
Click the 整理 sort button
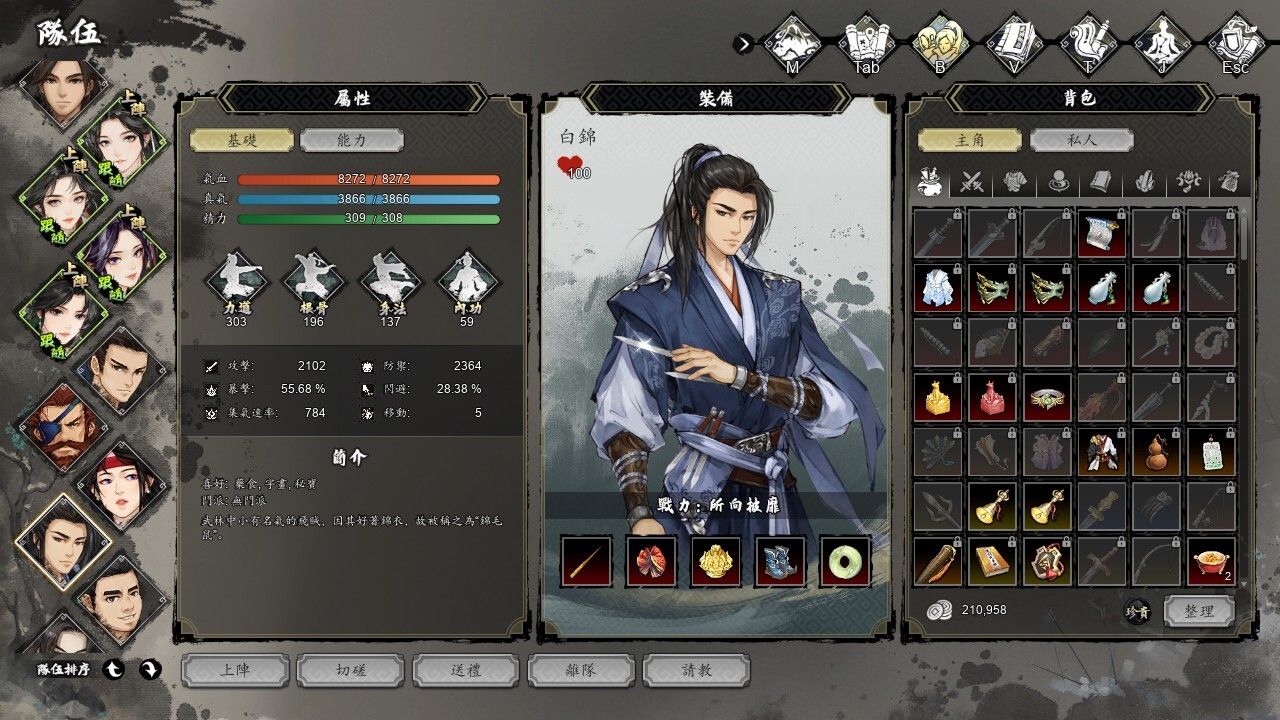click(1199, 611)
